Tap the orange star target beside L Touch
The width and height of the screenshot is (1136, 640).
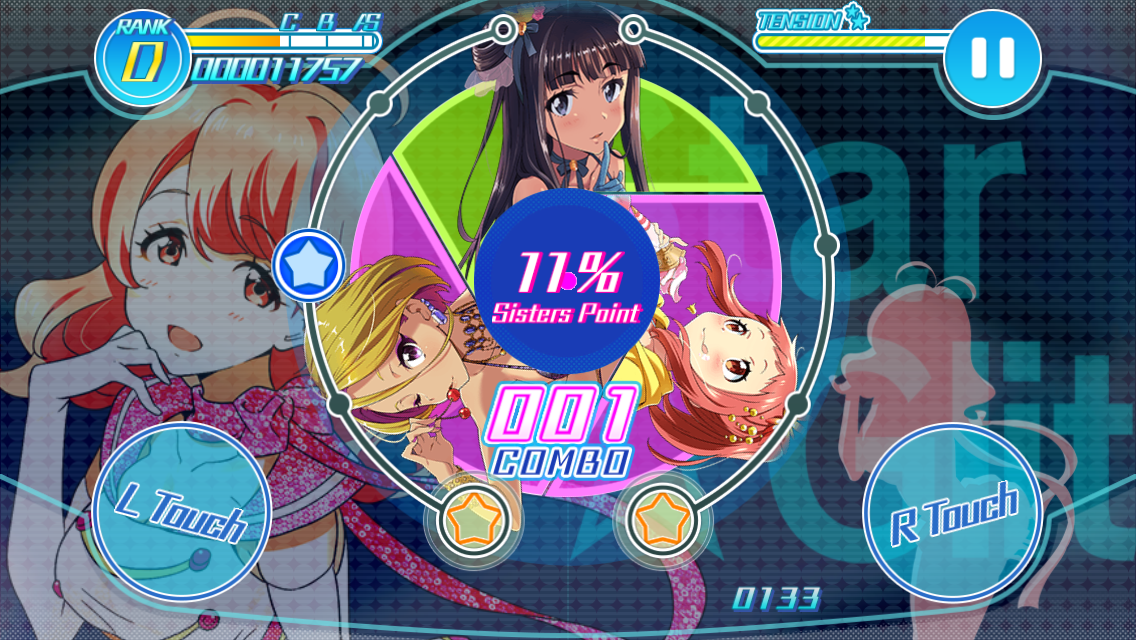(473, 520)
